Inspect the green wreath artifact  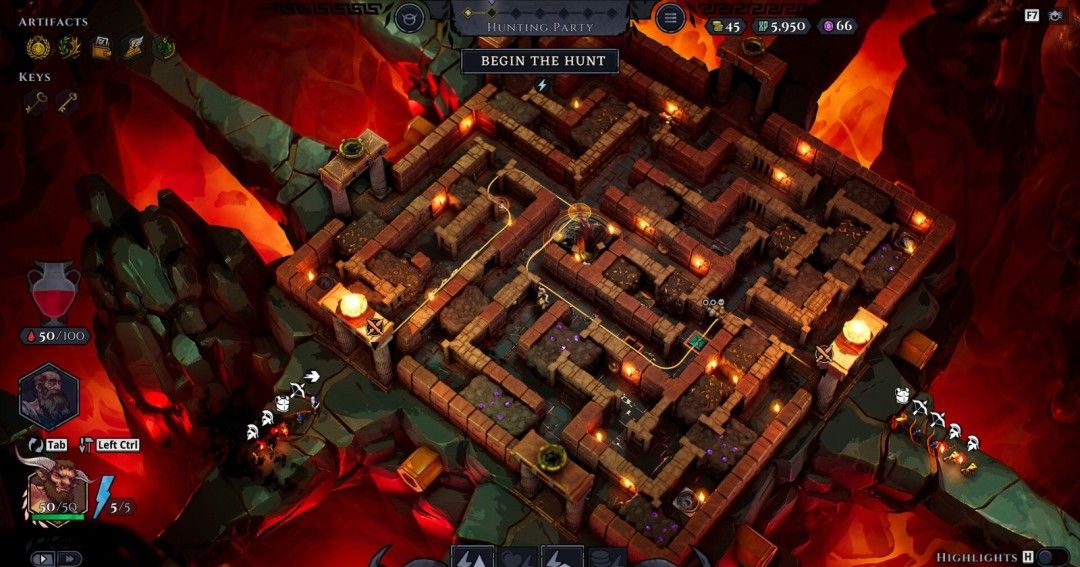point(163,46)
